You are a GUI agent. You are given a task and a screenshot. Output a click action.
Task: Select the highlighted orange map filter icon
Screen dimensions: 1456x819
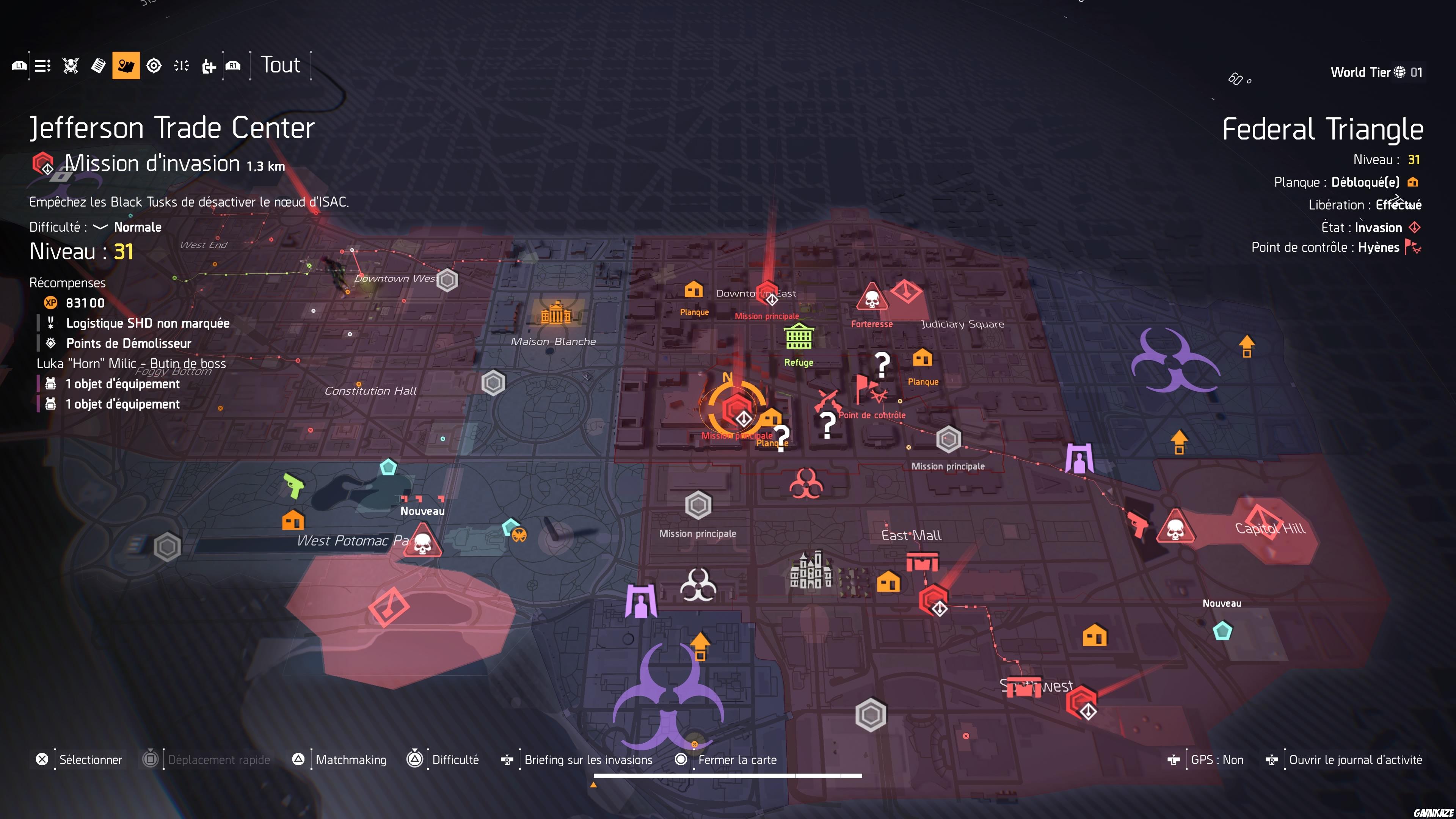[x=126, y=65]
